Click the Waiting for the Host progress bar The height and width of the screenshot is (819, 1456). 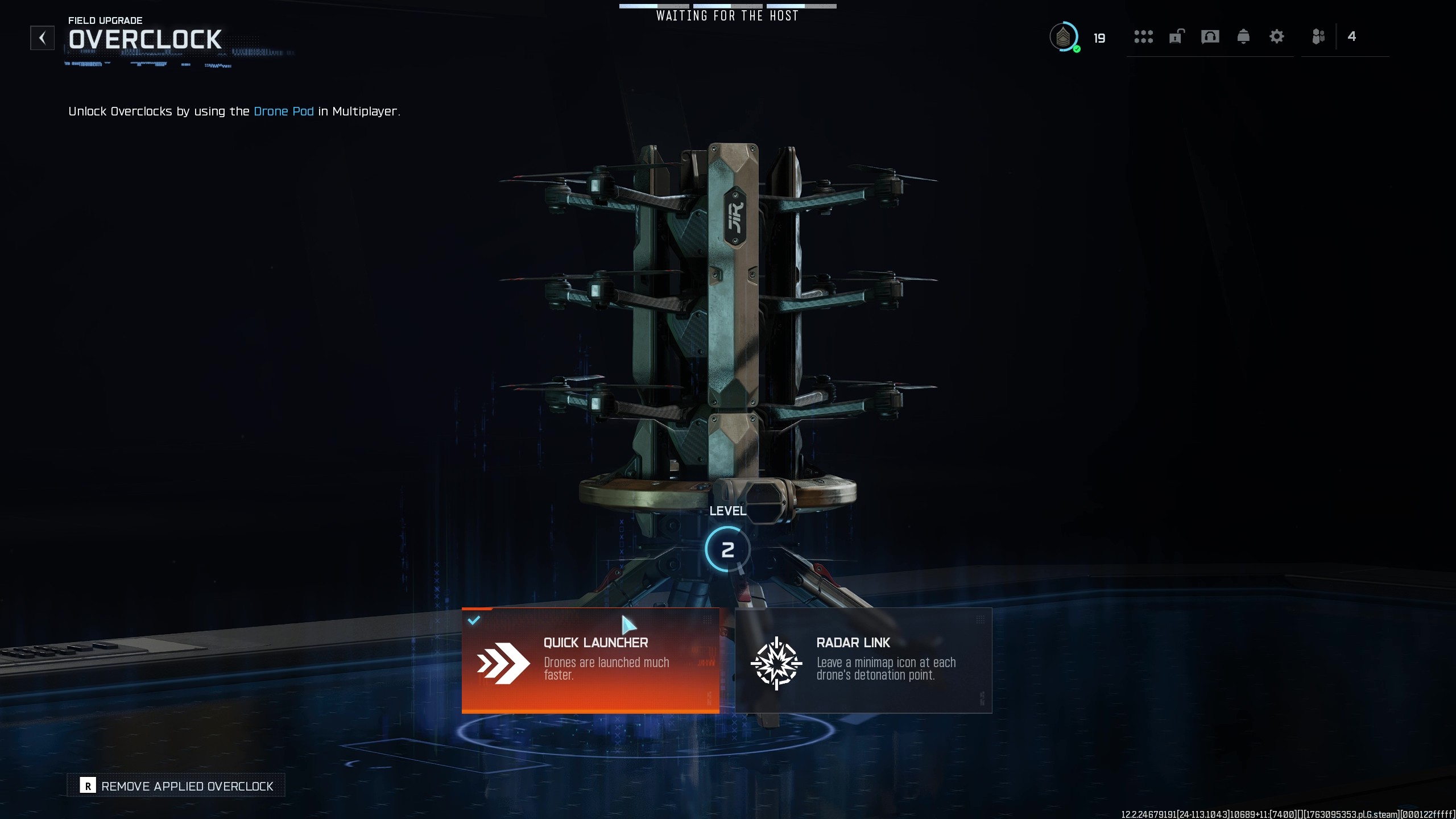click(728, 6)
